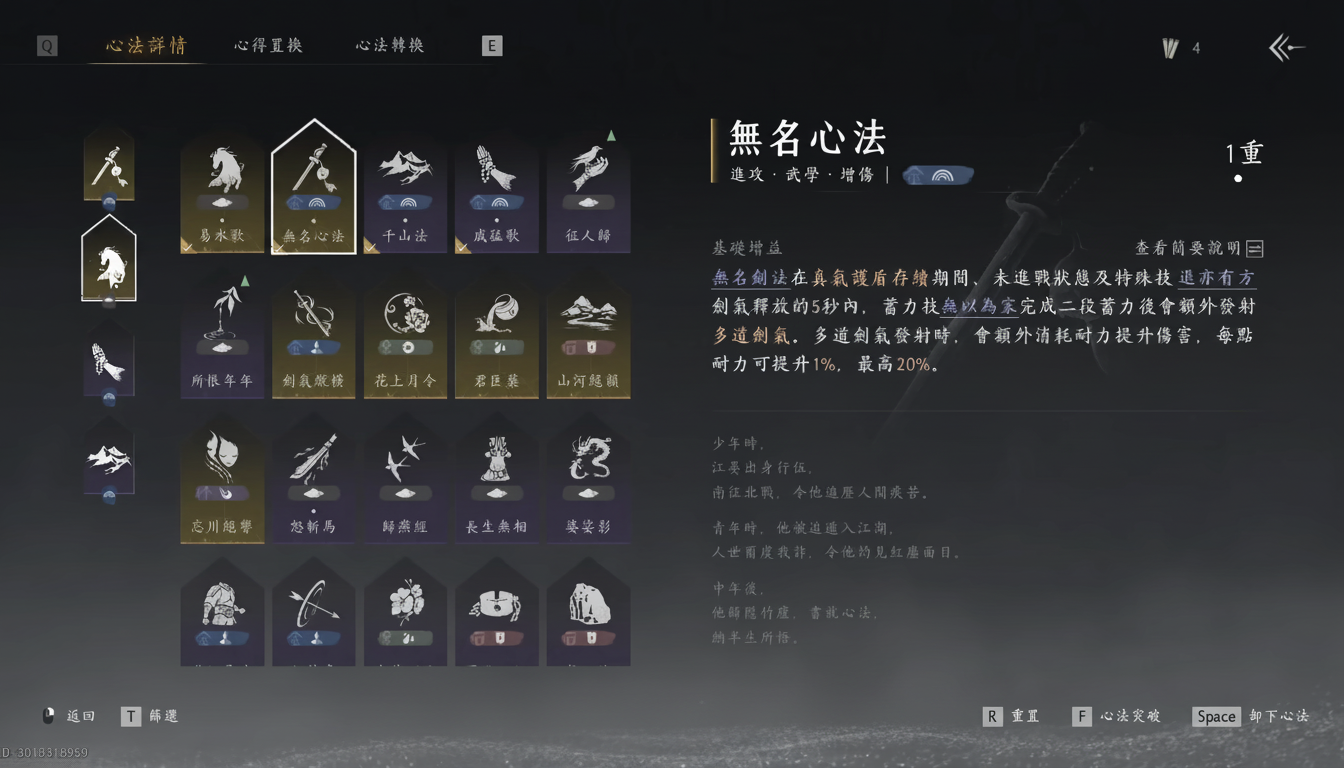1344x768 pixels.
Task: Select the 花上月令 flower moon card
Action: 405,340
